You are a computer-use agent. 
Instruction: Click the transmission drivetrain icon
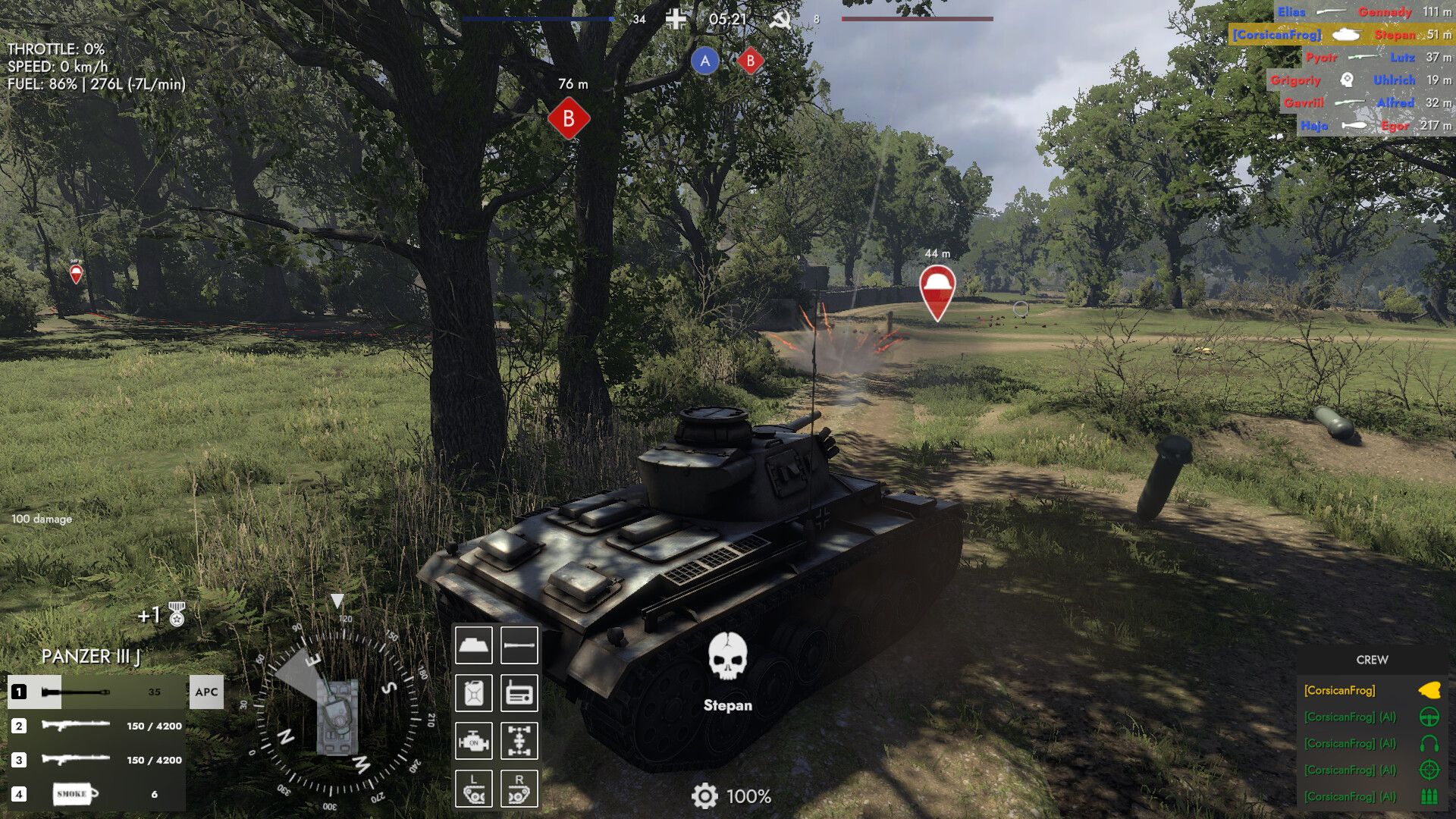519,741
